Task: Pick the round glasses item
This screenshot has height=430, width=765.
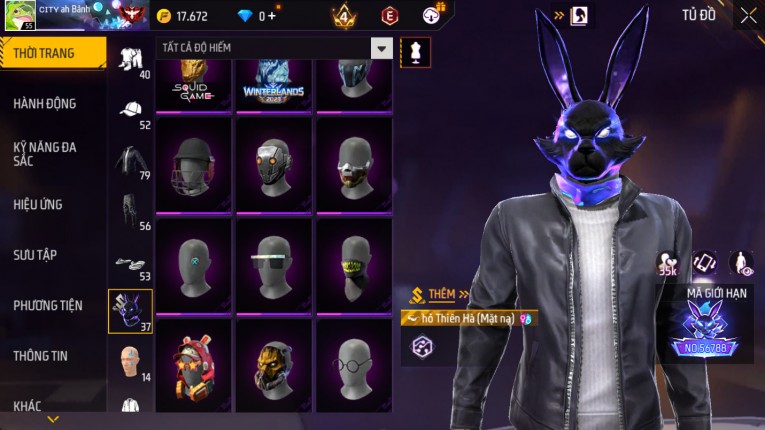Action: (x=354, y=364)
